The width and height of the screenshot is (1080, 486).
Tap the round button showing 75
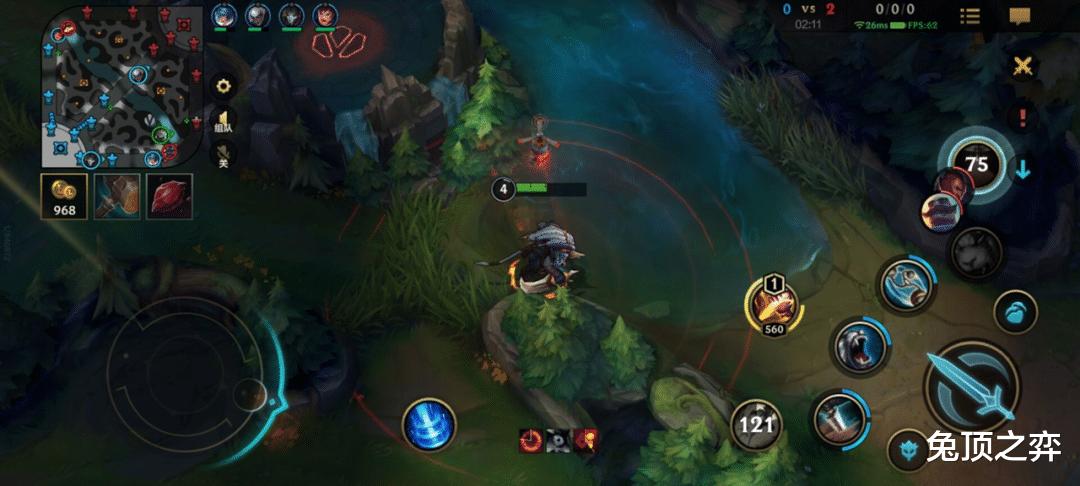click(977, 164)
